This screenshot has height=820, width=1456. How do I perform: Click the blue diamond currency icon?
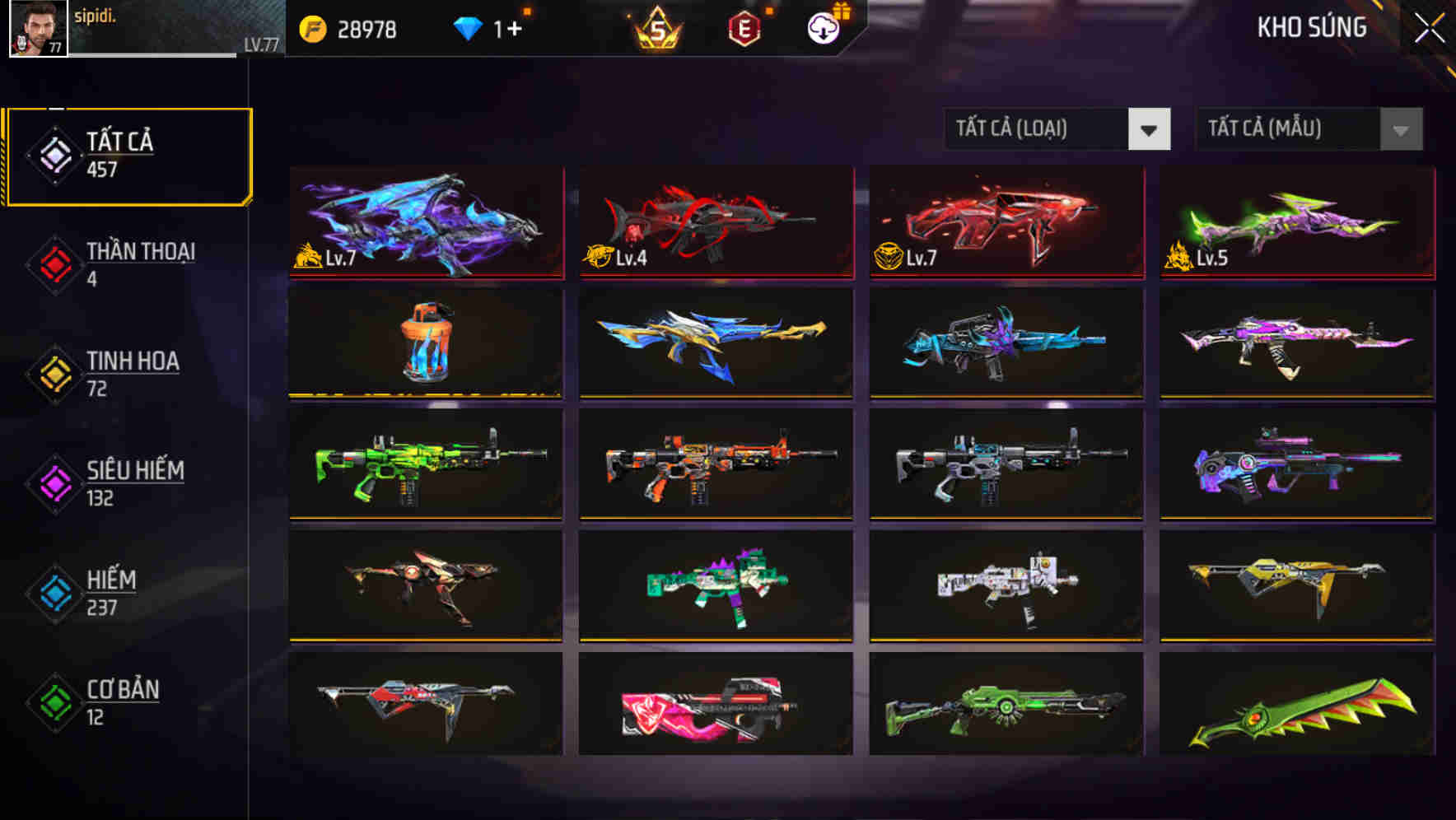(466, 27)
